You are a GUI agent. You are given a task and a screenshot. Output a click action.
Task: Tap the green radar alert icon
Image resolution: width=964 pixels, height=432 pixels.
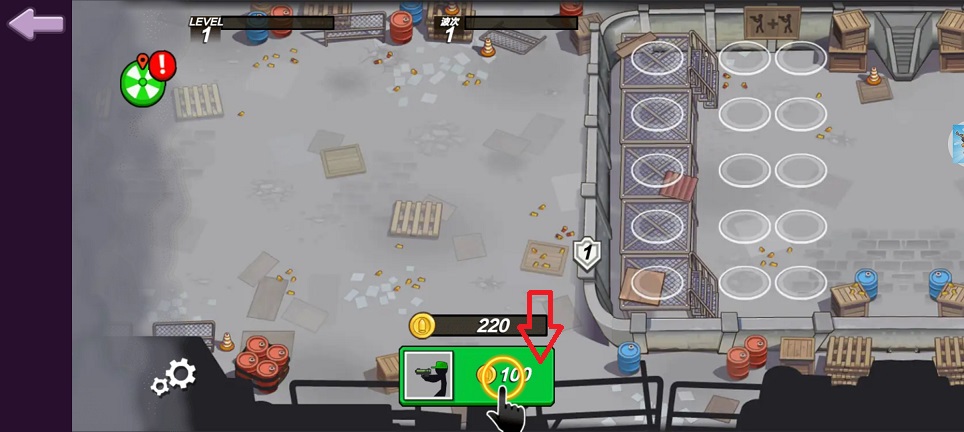(143, 82)
